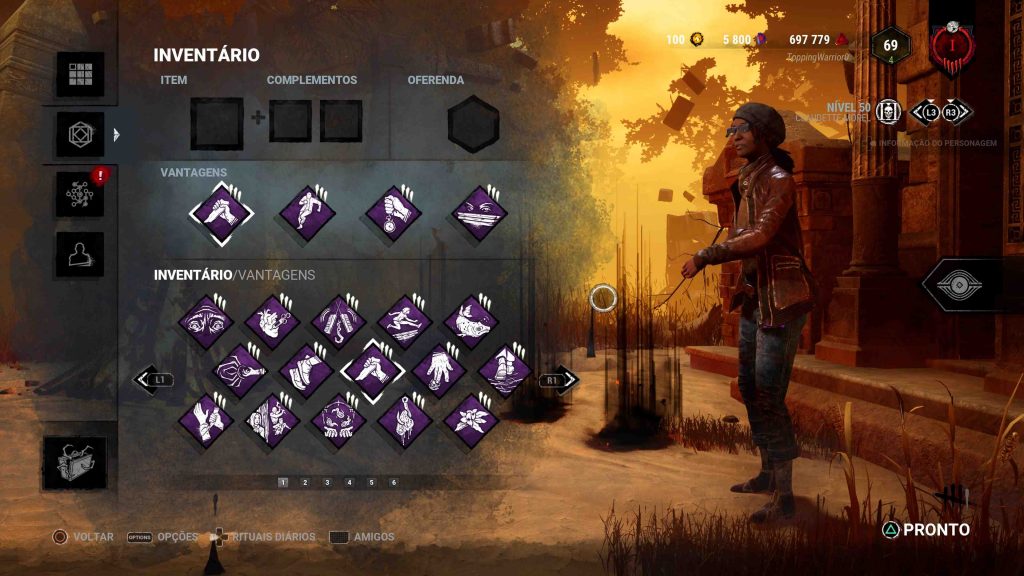Open the character customization silhouette tab
This screenshot has height=576, width=1024.
[80, 254]
